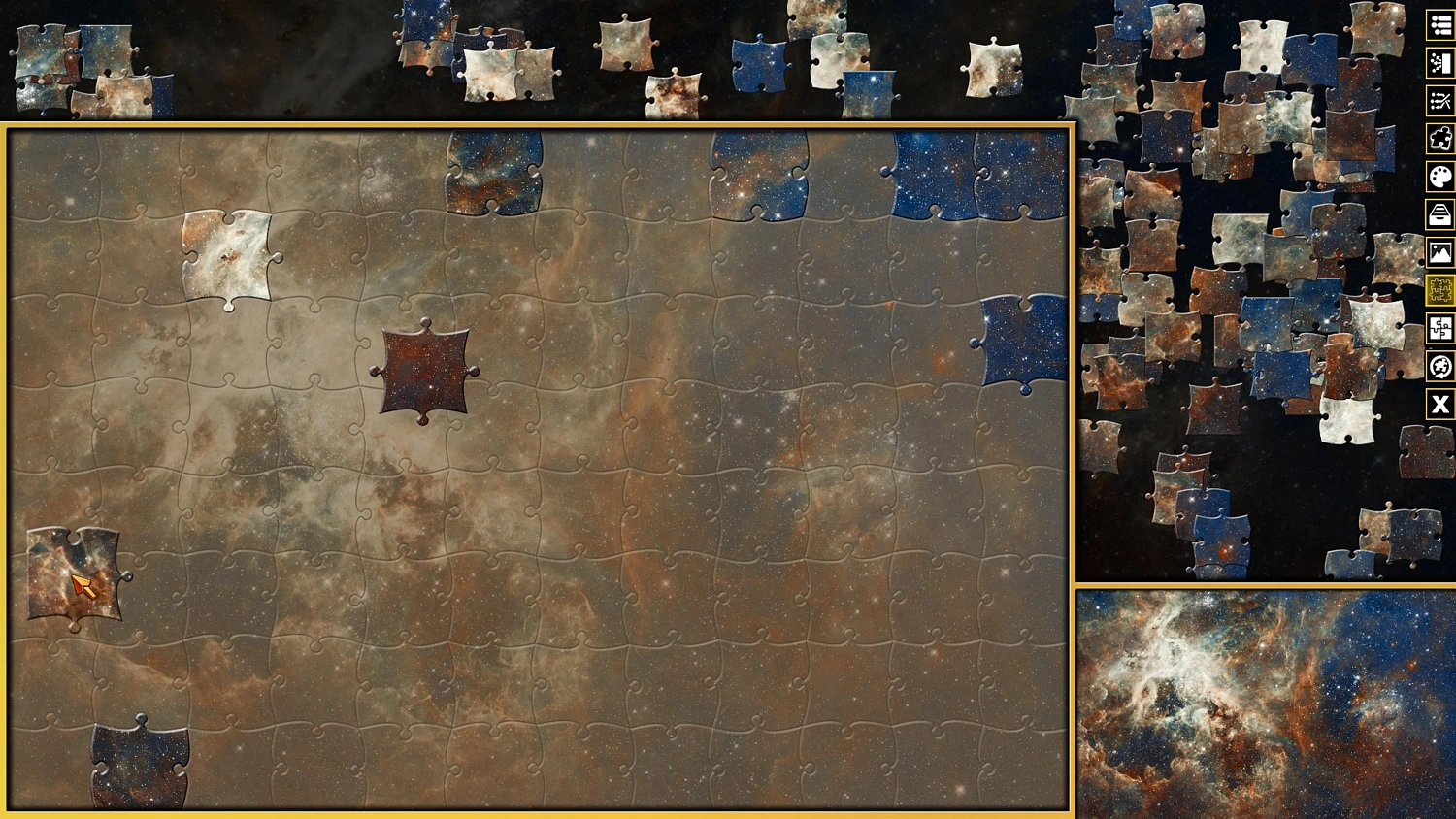The height and width of the screenshot is (819, 1456).
Task: Click the dark red piece placed on board
Action: (423, 373)
